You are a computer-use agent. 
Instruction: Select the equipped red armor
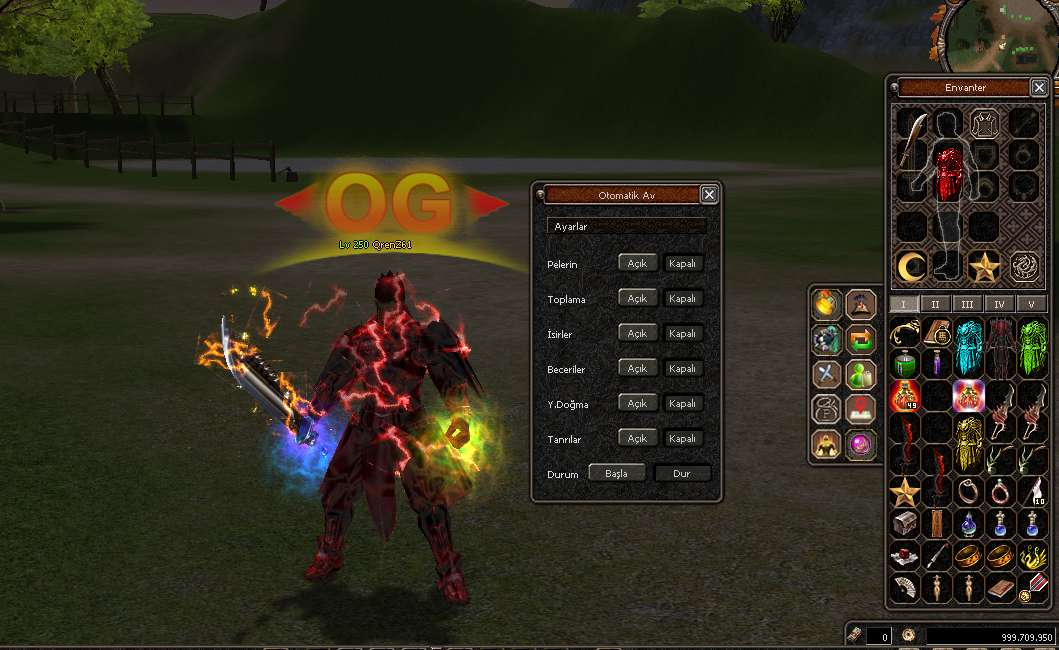point(947,172)
